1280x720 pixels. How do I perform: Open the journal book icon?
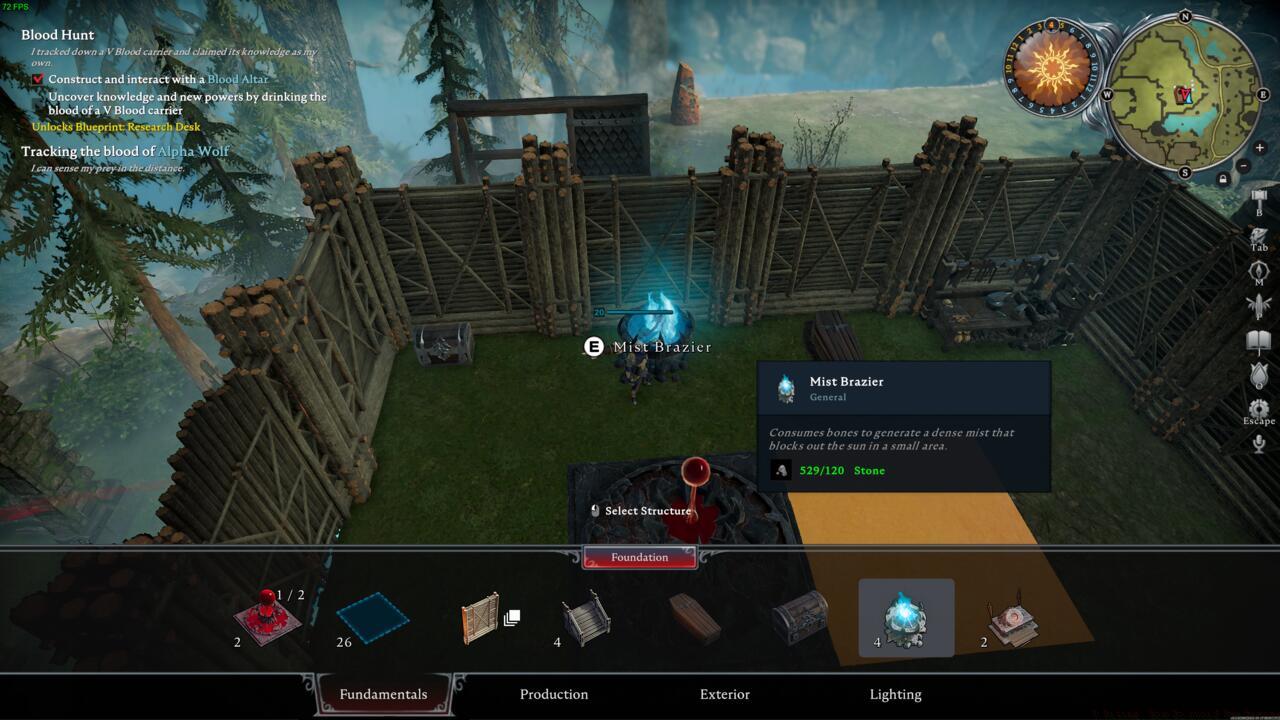pos(1259,342)
